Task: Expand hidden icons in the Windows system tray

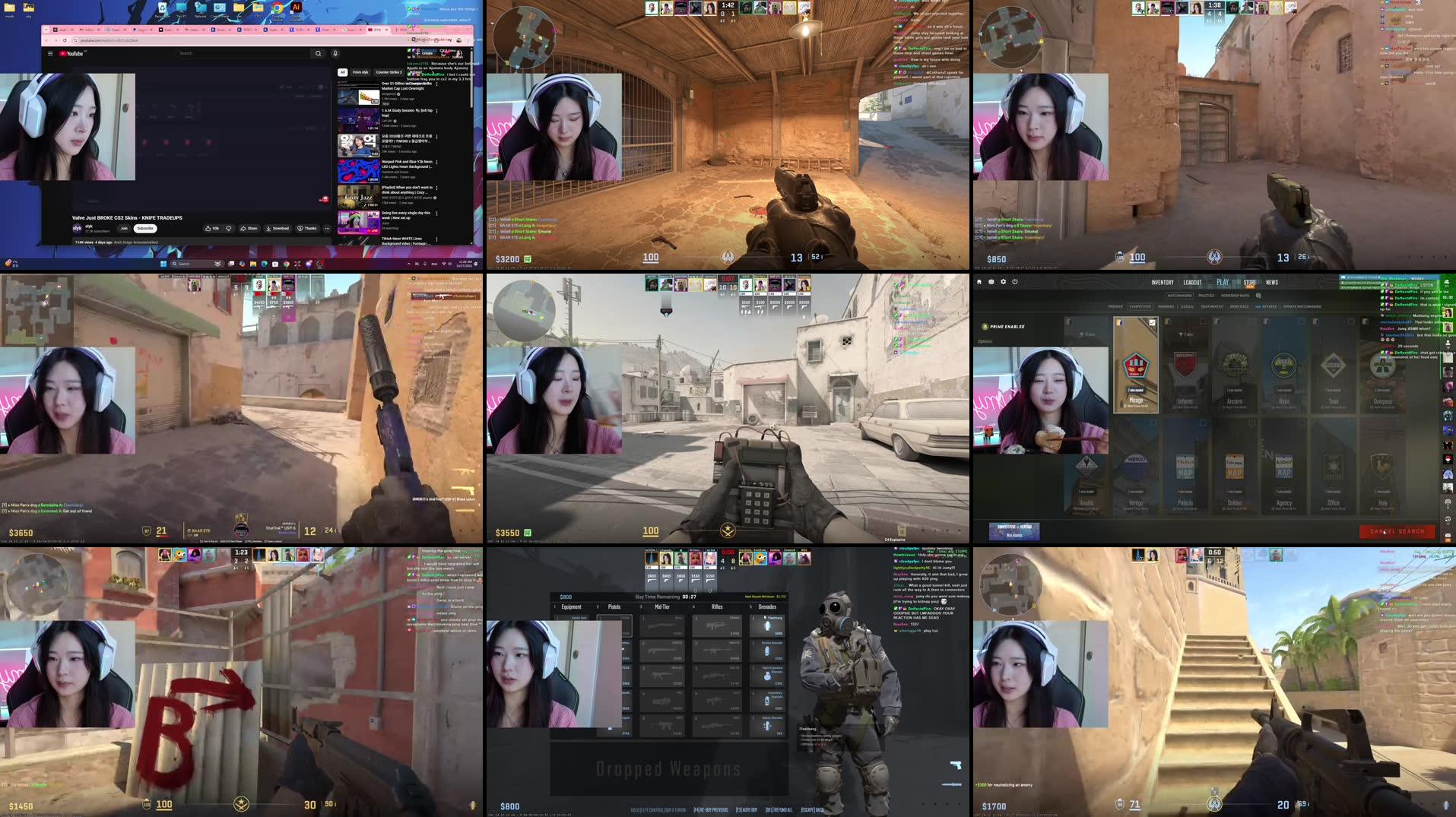Action: (409, 264)
